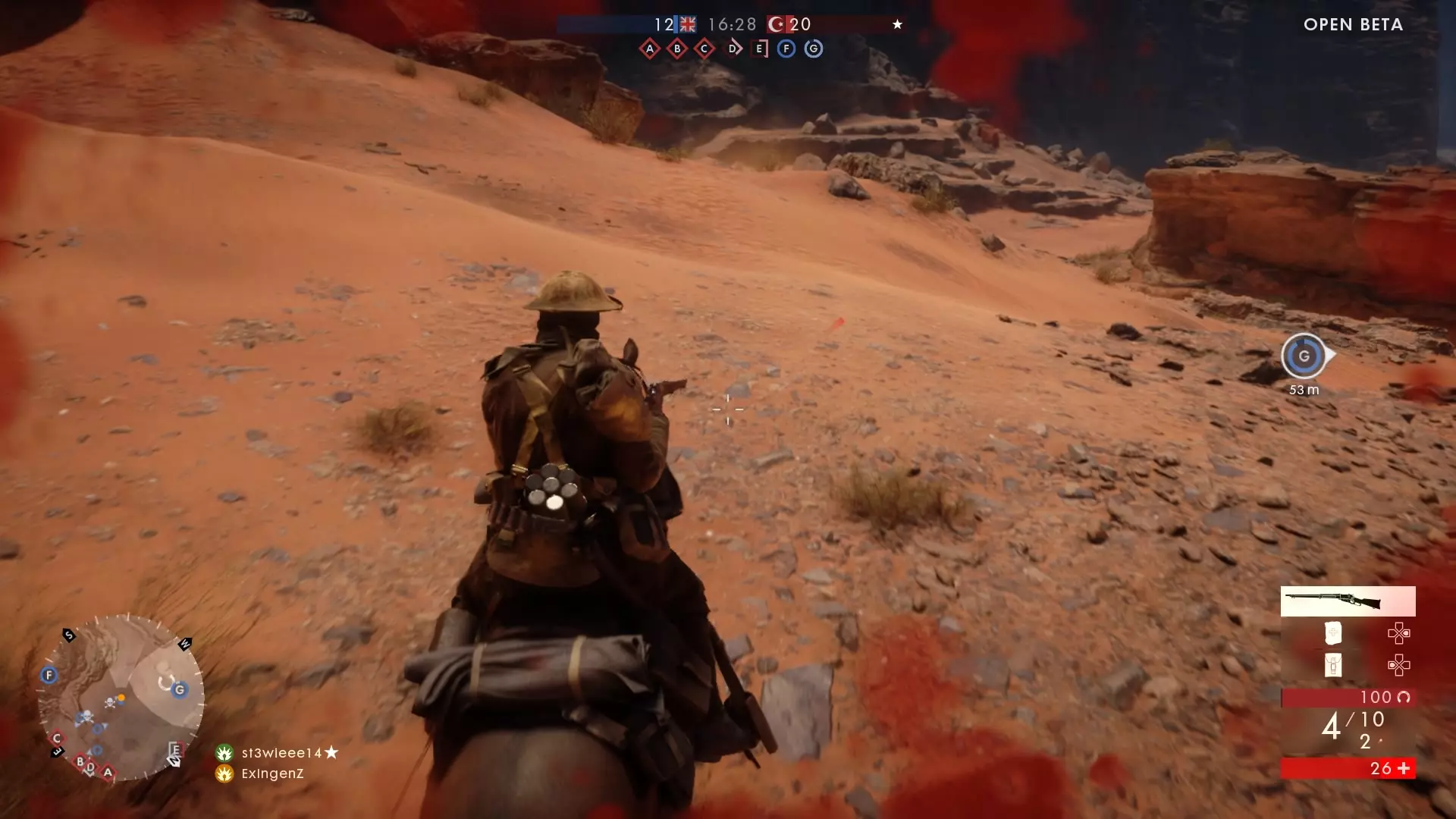Select objective D flag in top bar
1456x819 pixels.
733,49
